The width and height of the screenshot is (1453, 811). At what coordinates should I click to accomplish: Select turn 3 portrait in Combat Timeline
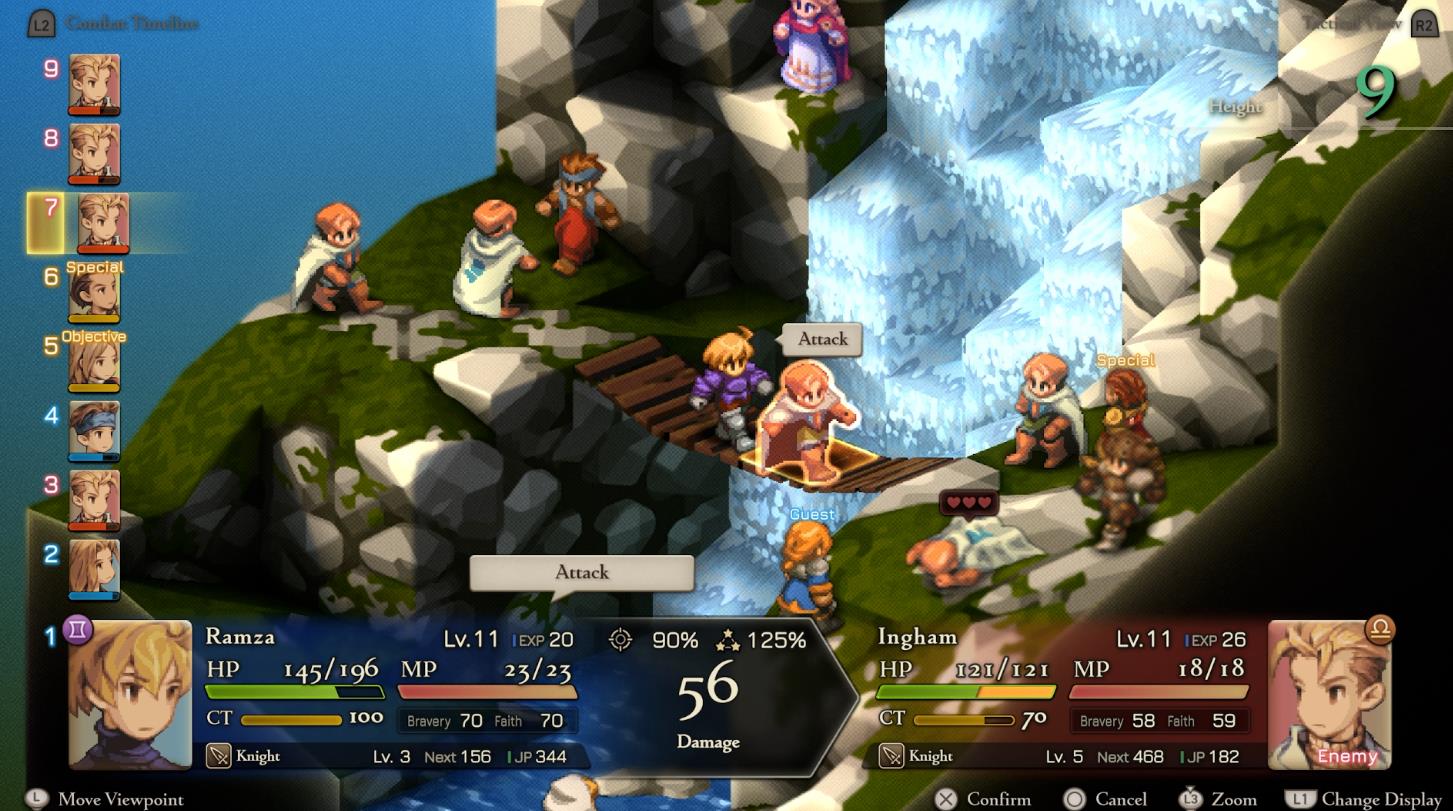tap(94, 500)
